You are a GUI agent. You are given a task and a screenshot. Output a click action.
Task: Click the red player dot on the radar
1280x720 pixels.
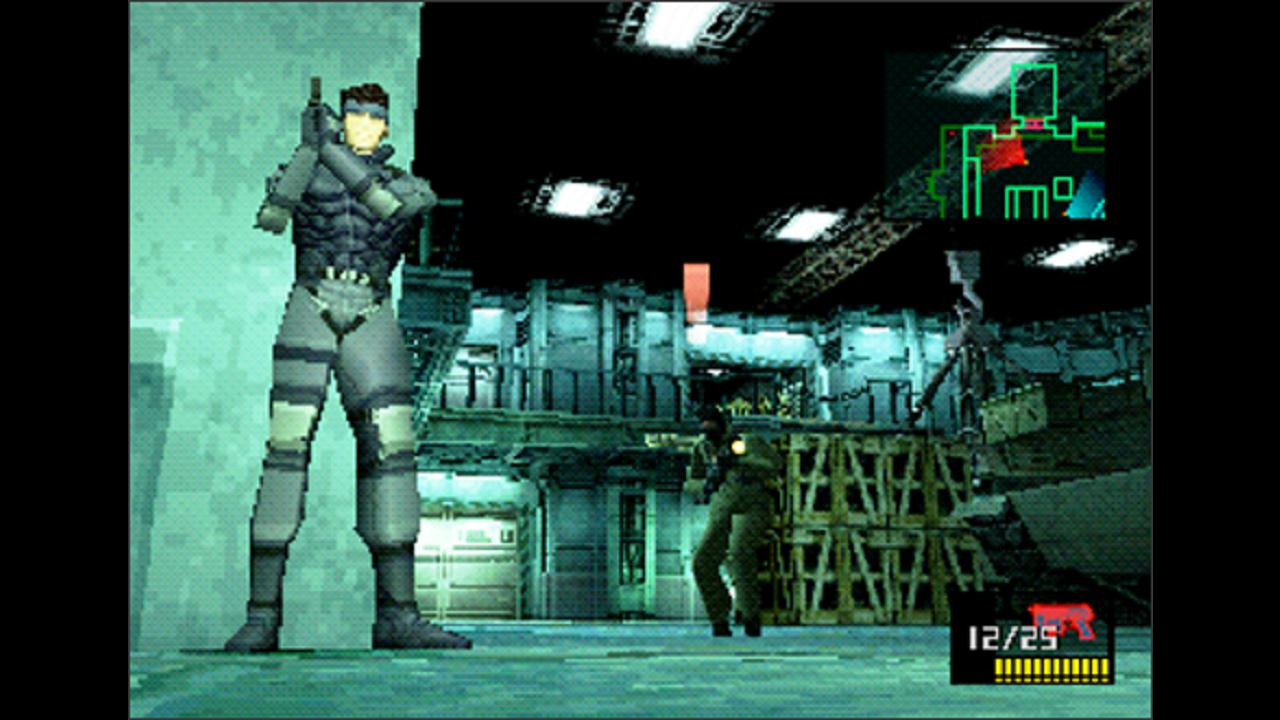coord(952,132)
